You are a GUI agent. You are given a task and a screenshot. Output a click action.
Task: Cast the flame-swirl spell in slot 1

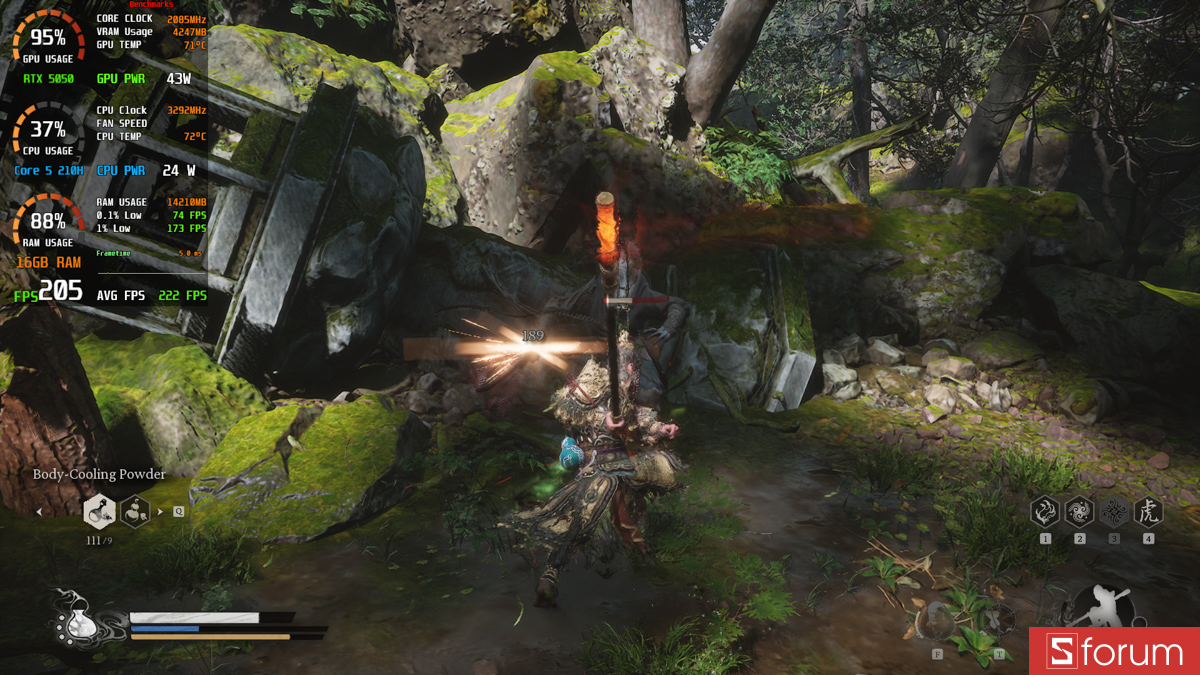coord(1045,513)
